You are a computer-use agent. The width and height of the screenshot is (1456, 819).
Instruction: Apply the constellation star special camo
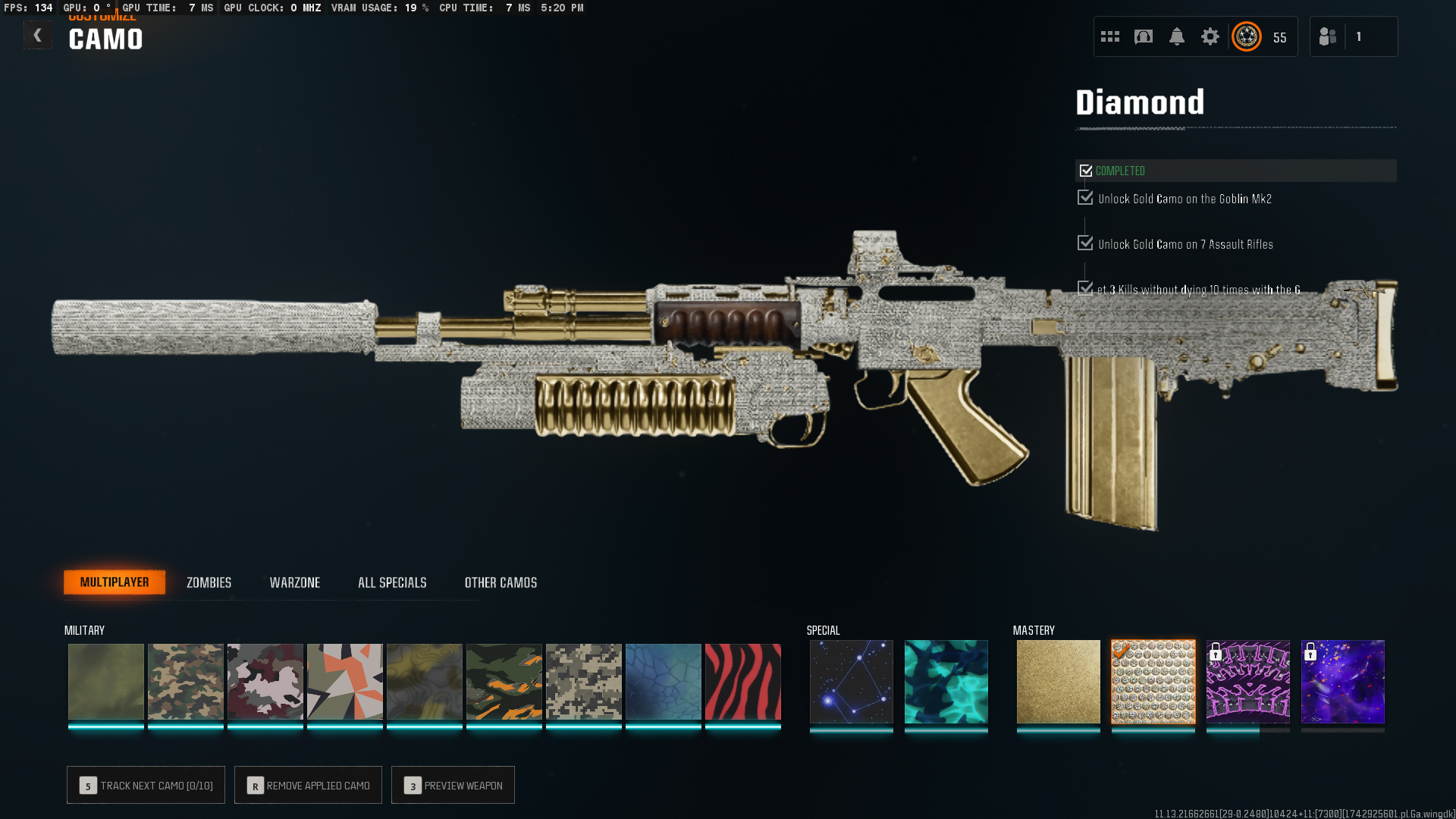tap(851, 682)
